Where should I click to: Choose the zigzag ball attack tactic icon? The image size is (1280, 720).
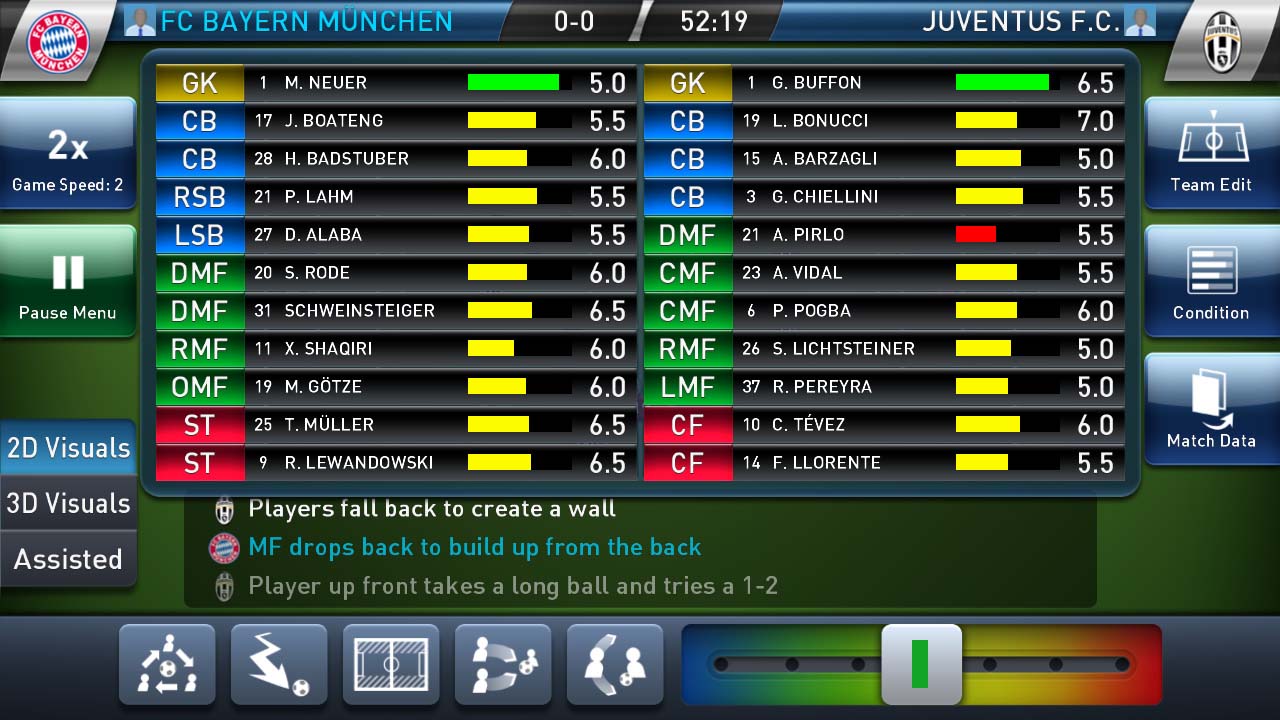279,664
